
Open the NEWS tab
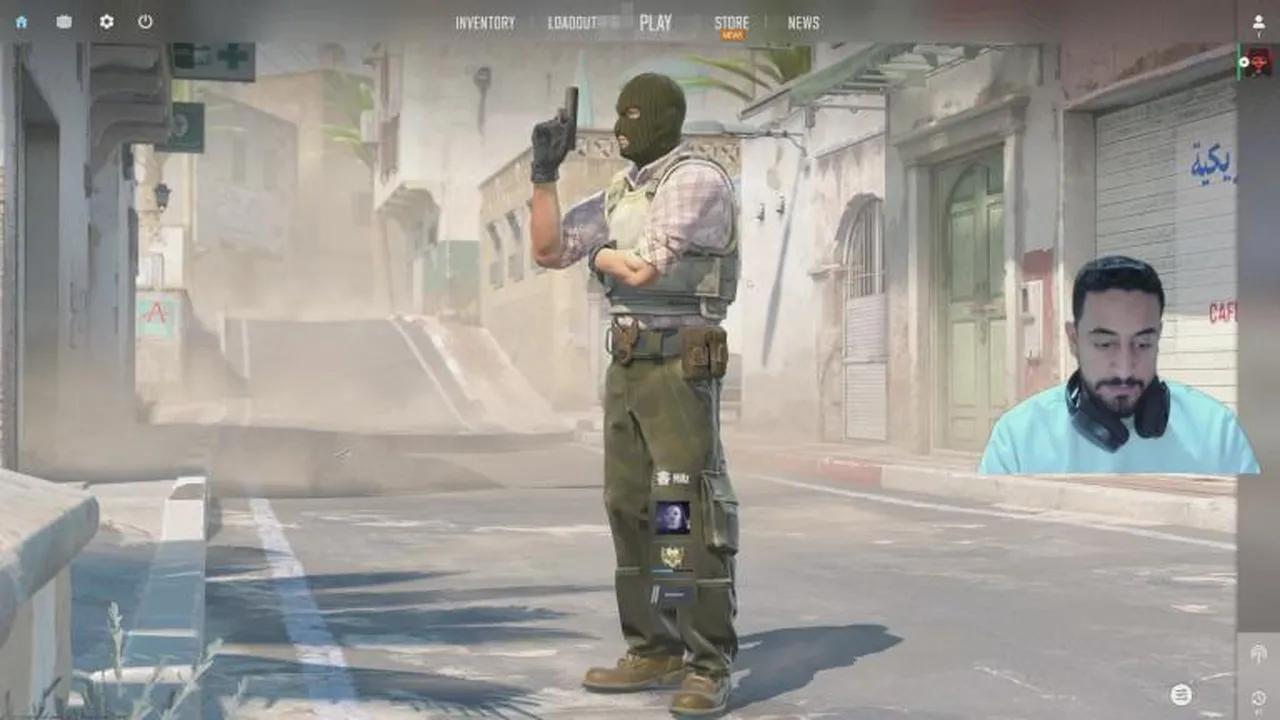click(802, 21)
